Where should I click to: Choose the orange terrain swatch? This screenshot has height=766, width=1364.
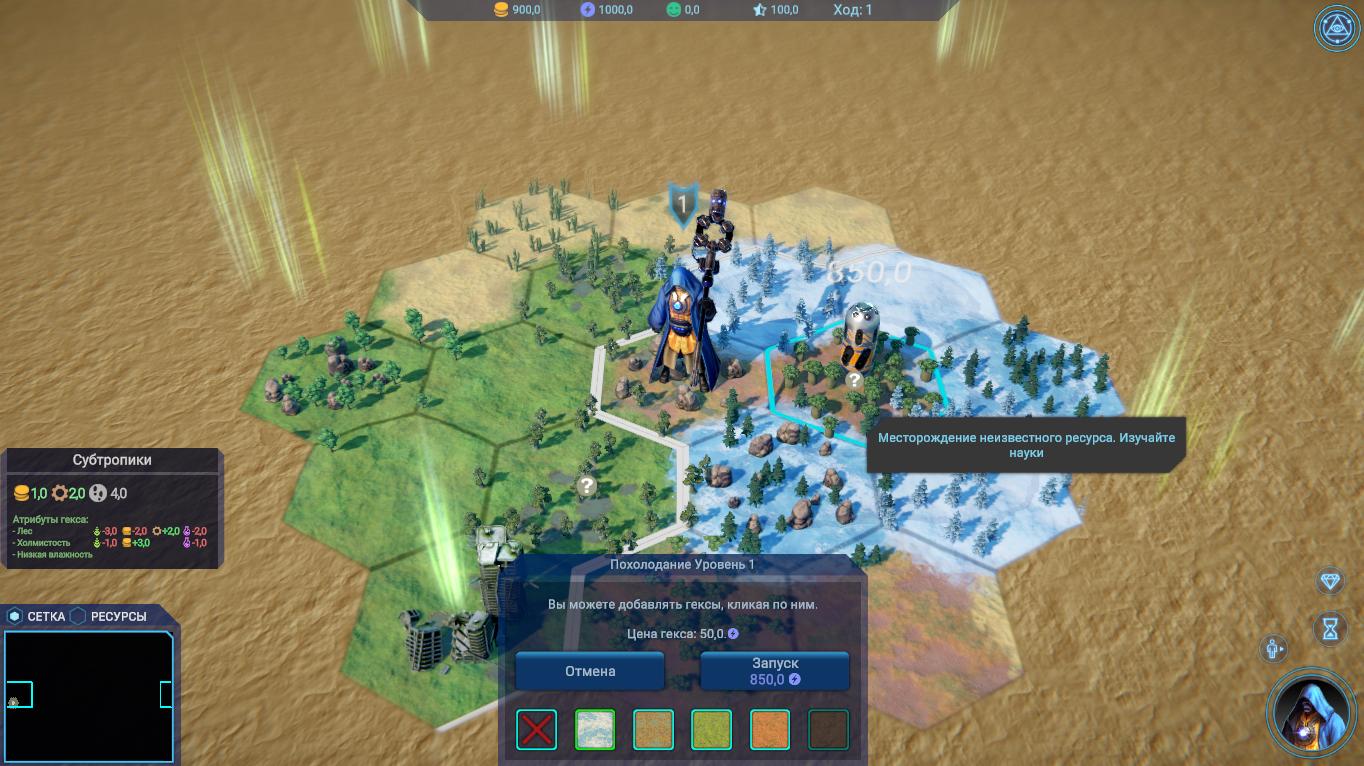pos(770,730)
